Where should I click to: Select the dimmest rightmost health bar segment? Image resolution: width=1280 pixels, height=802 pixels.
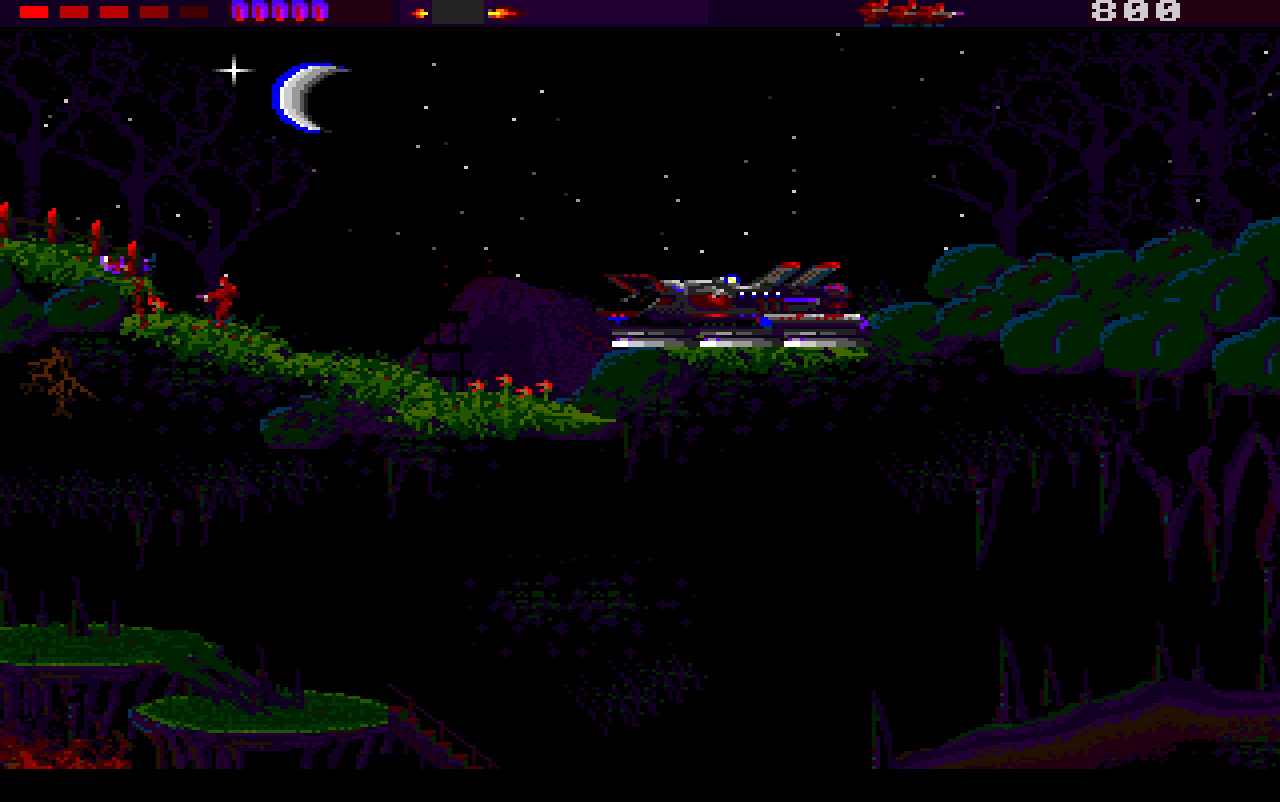point(192,11)
